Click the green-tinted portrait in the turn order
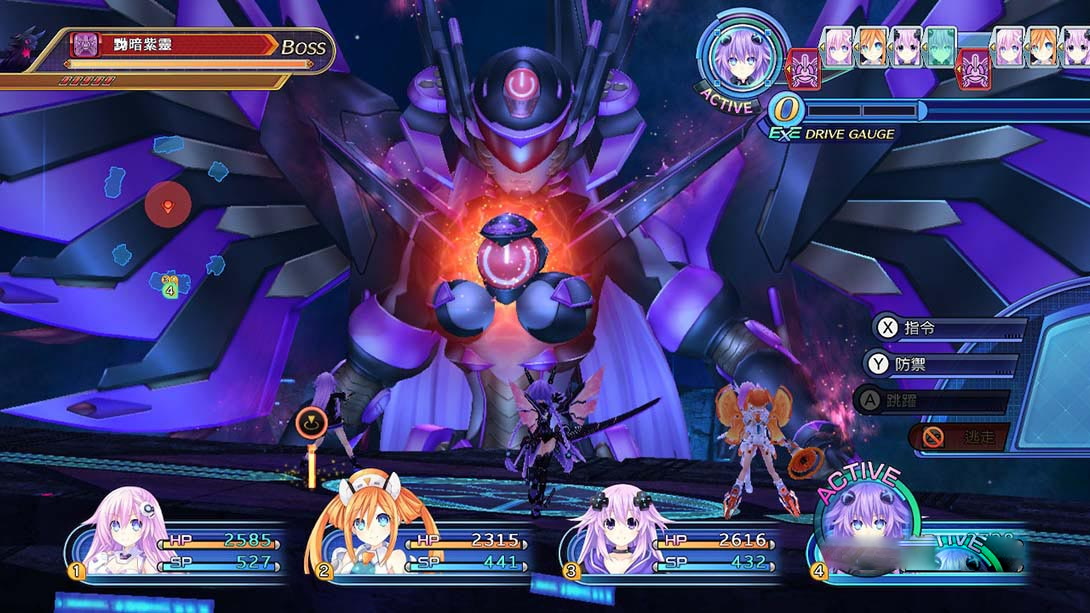Image resolution: width=1090 pixels, height=613 pixels. [939, 47]
